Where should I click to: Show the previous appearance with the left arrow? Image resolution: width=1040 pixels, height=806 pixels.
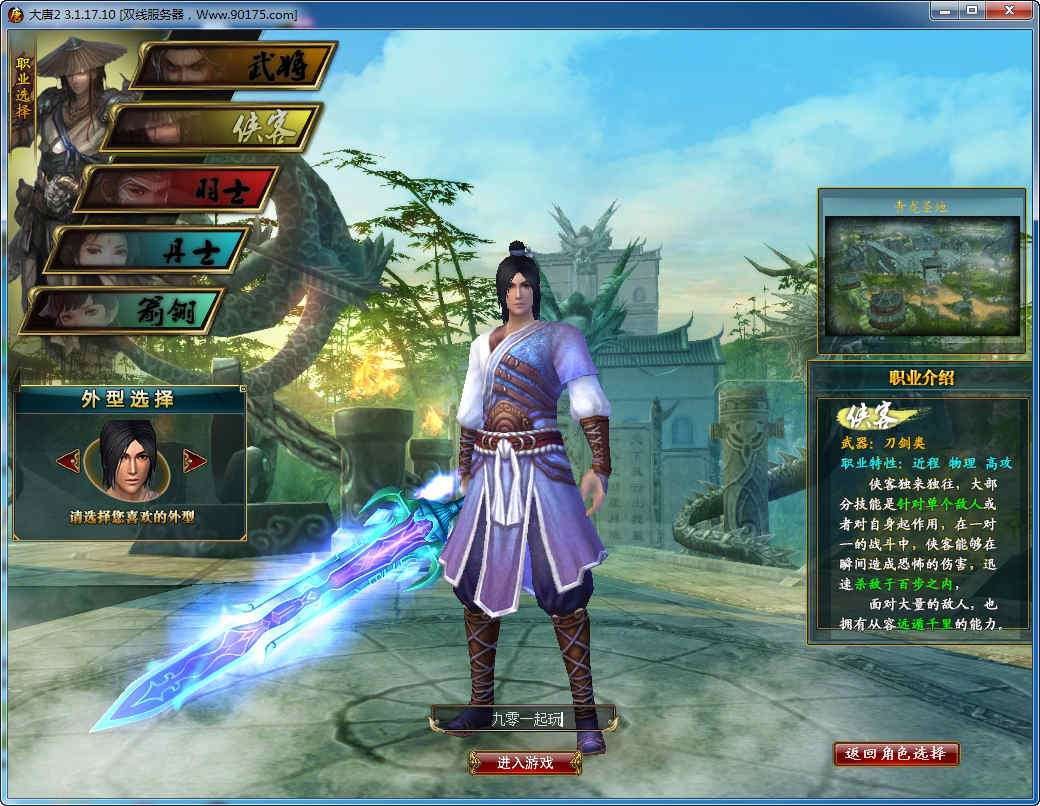click(68, 461)
